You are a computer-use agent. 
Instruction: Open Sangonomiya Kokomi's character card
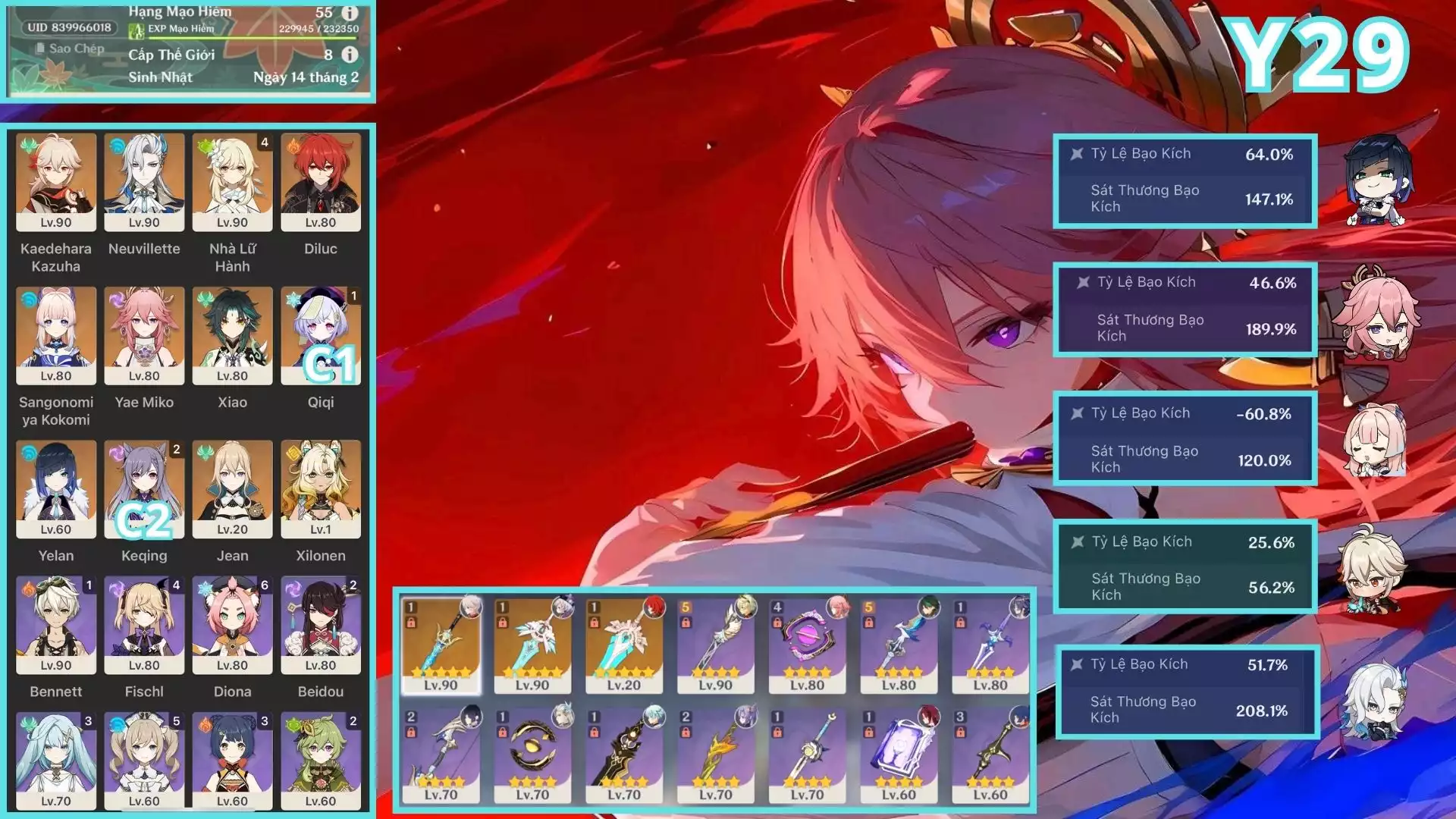(56, 335)
